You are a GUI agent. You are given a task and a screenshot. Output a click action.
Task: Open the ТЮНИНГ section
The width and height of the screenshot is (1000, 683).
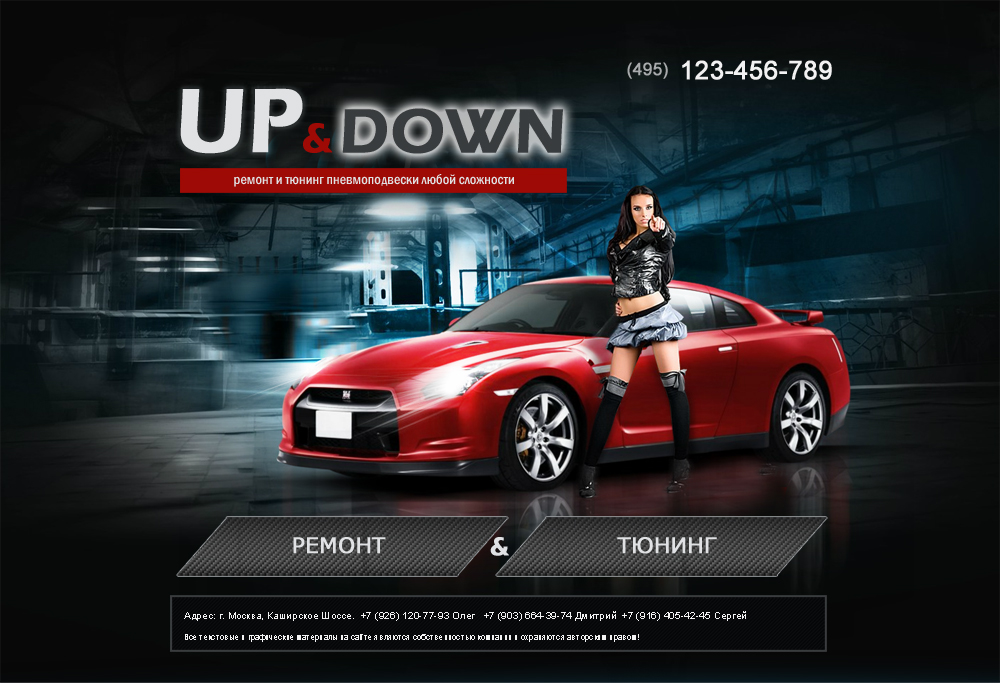[x=665, y=546]
